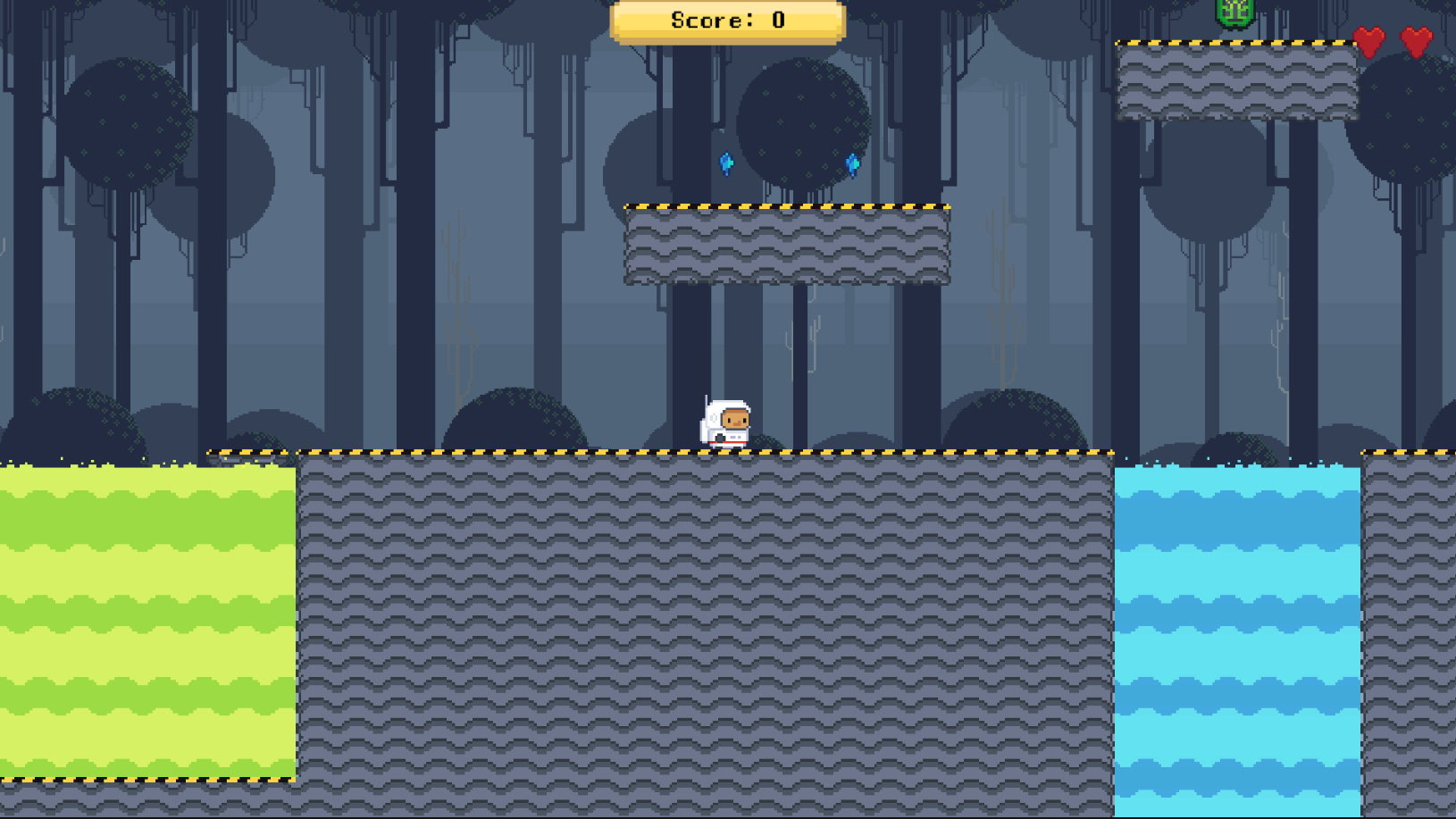Click the hazard stripe on the floating platform
Image resolution: width=1456 pixels, height=819 pixels.
[786, 205]
